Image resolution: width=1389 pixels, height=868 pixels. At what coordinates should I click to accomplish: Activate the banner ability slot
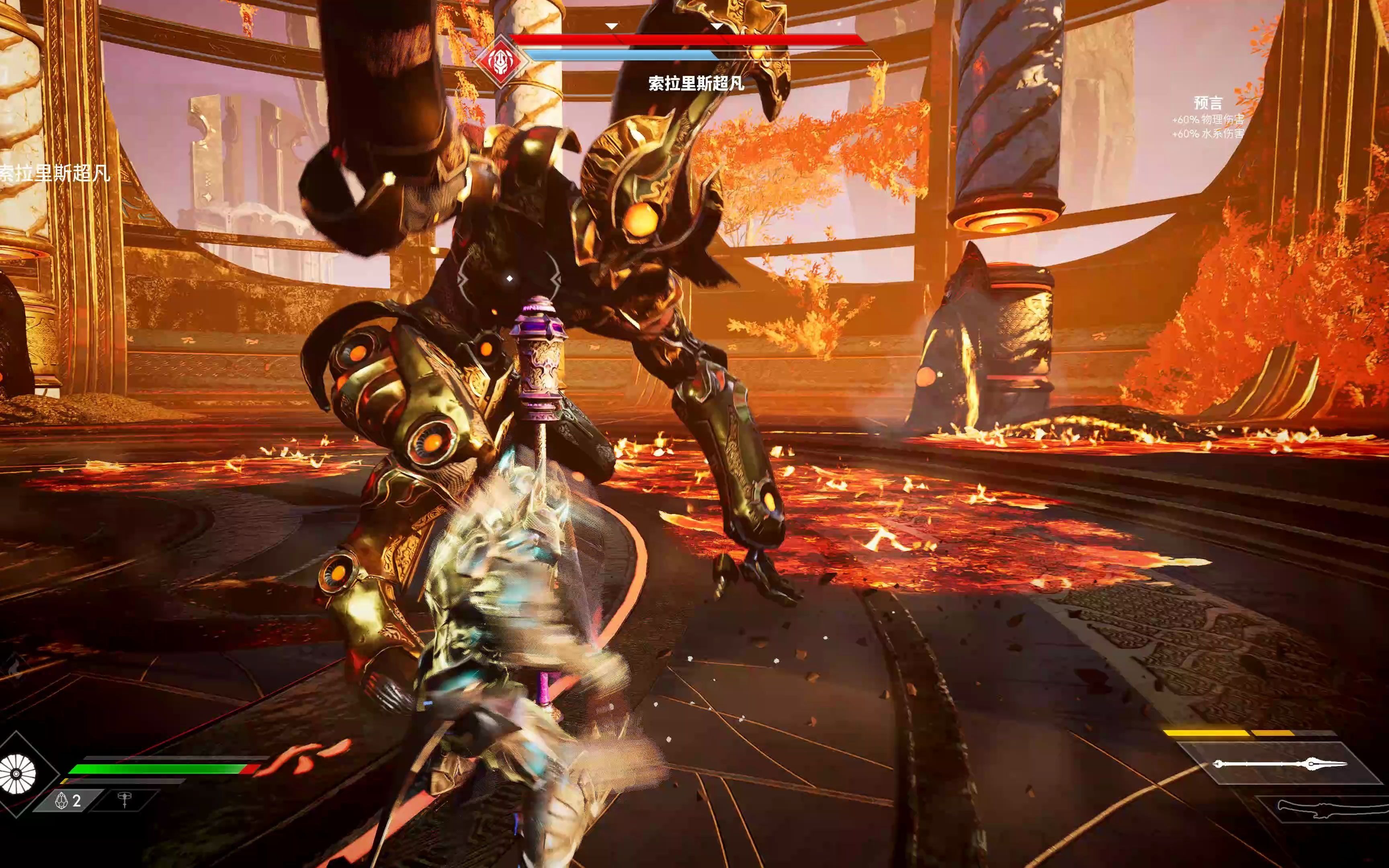pos(124,800)
